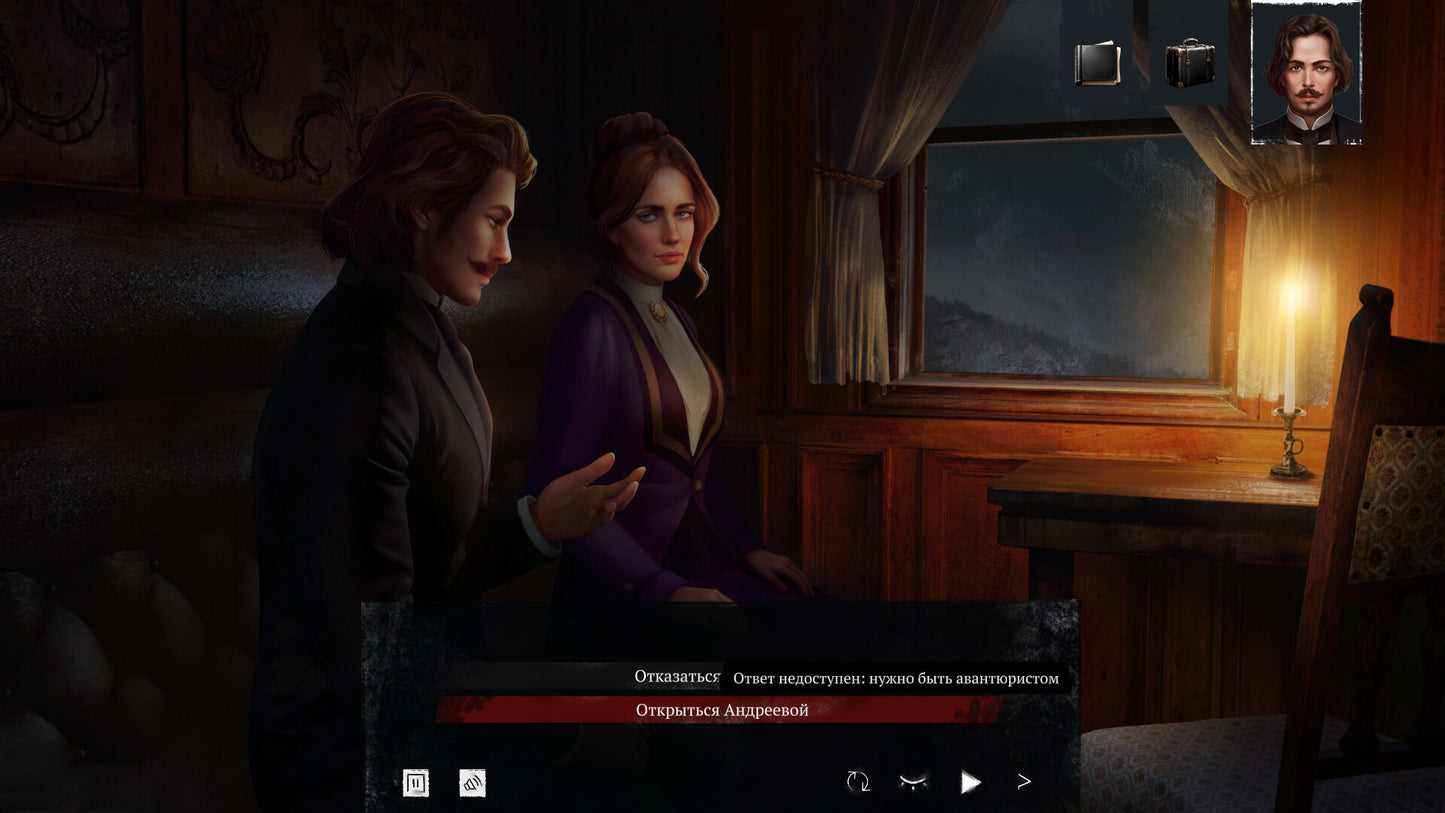The image size is (1445, 813).
Task: Choose the reply "Открыться Андреевой"
Action: [721, 710]
